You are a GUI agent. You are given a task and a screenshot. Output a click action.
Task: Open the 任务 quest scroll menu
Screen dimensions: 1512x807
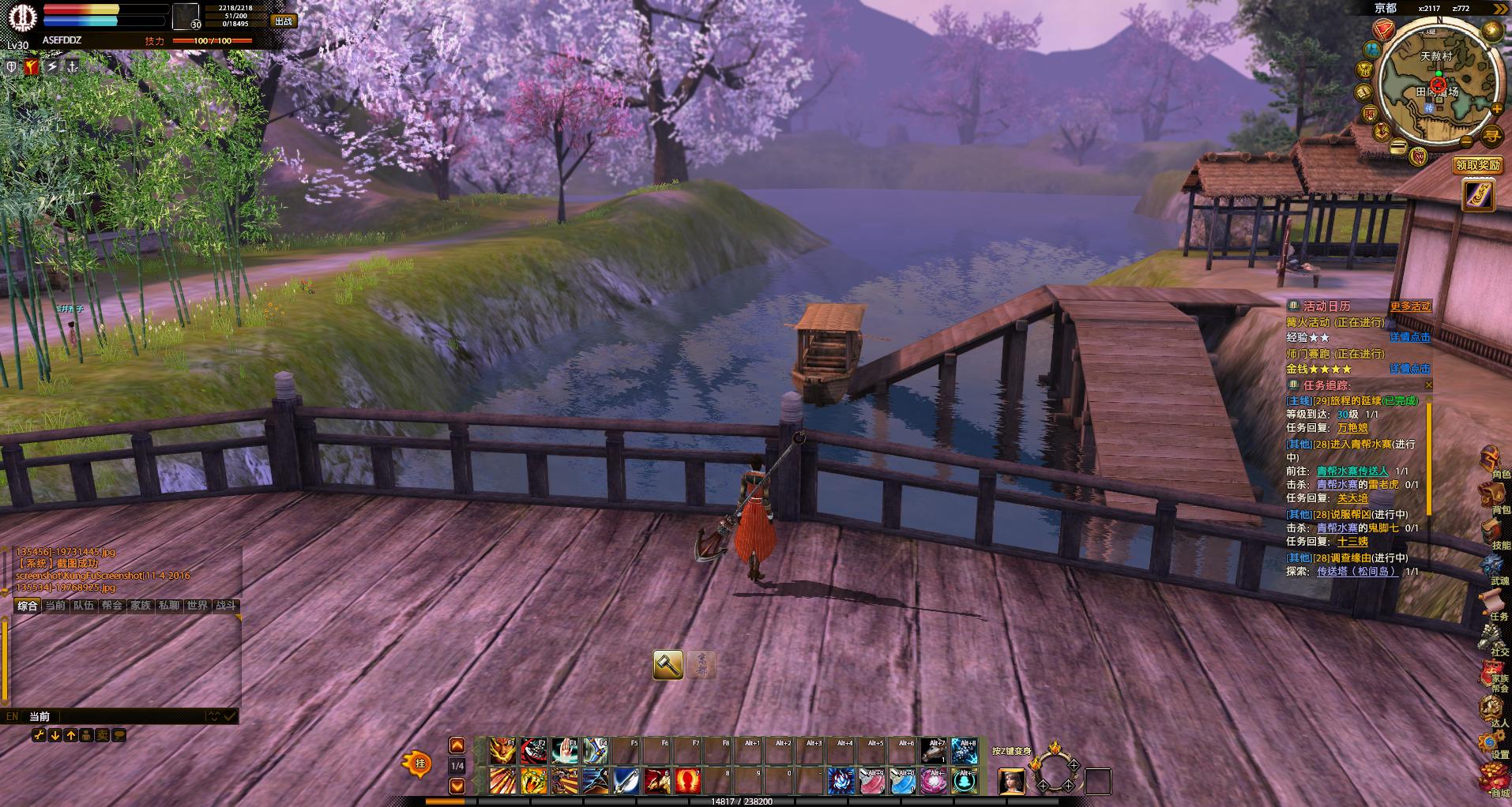[1492, 603]
